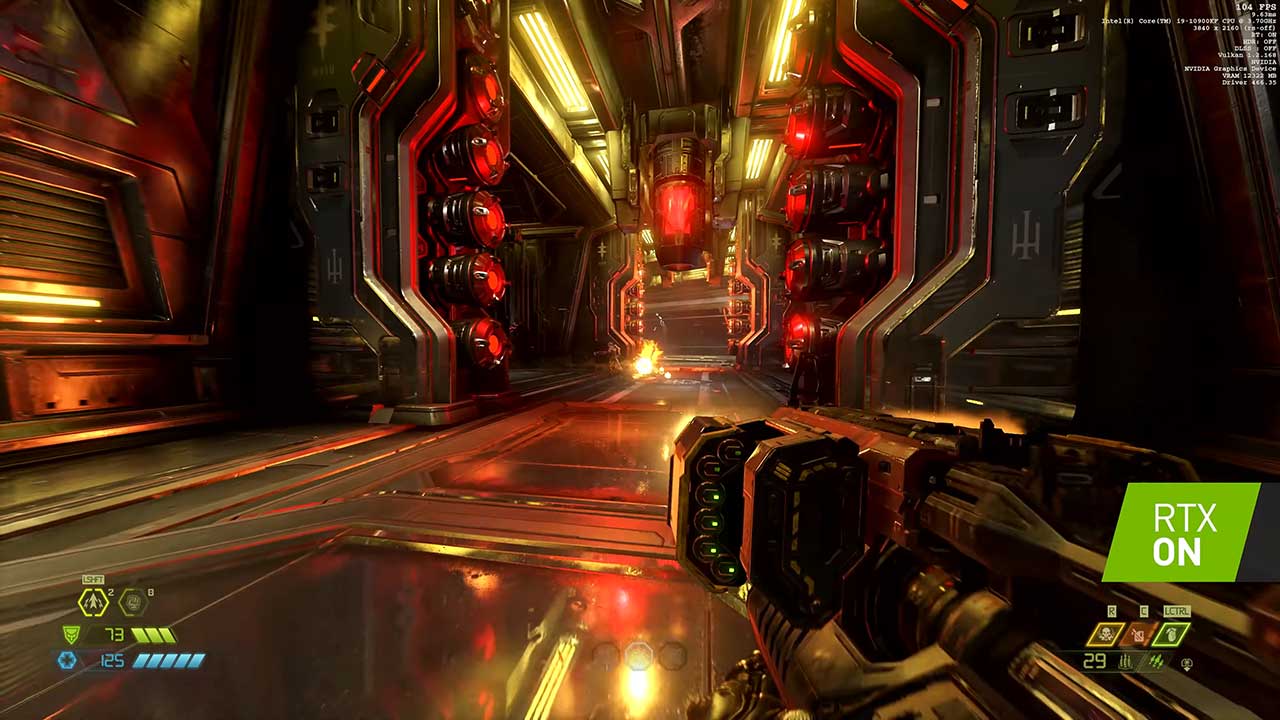The image size is (1280, 720).
Task: Select the frag grenade skull icon
Action: (1107, 633)
